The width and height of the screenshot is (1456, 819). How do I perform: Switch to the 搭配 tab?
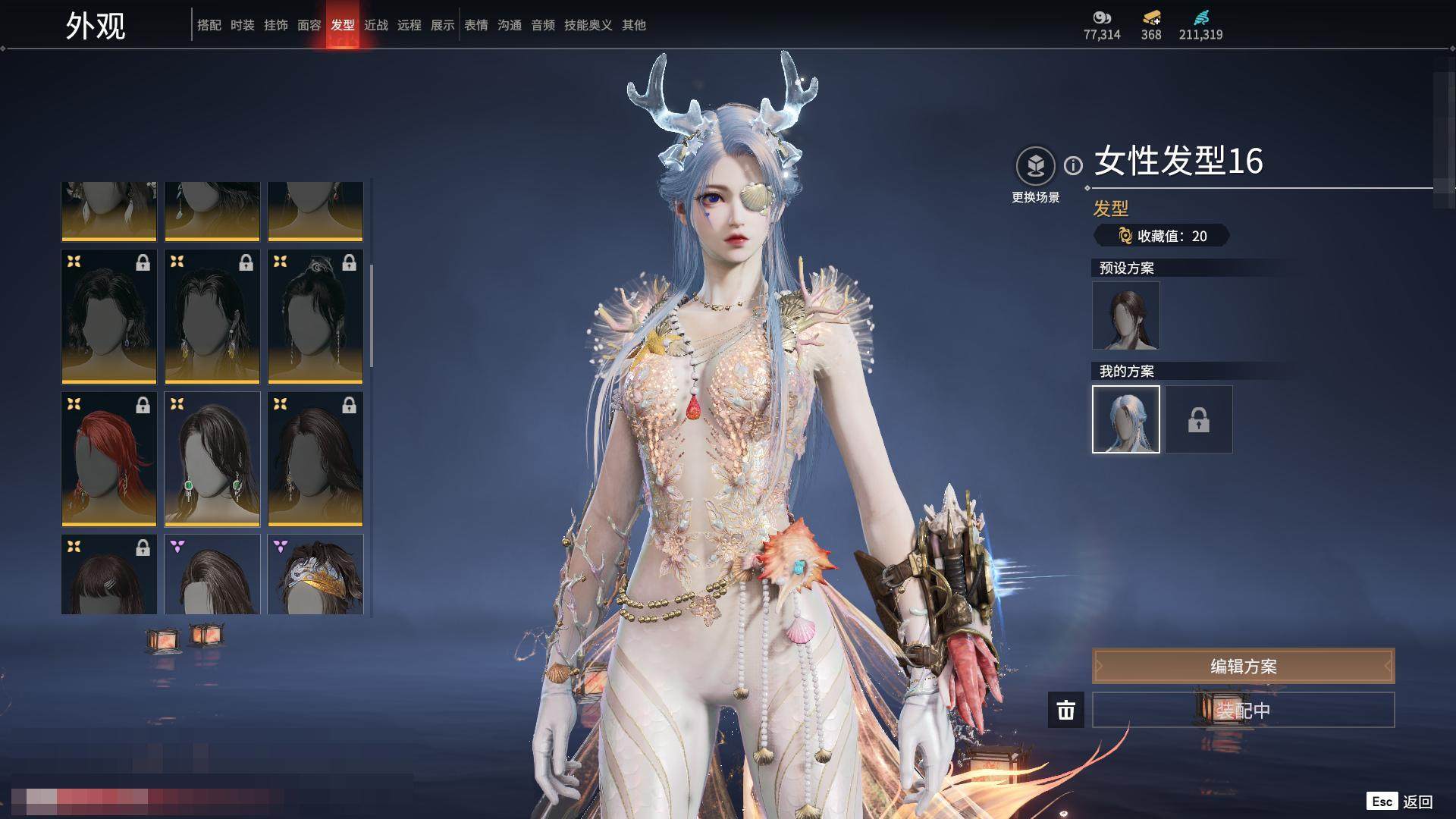[209, 25]
